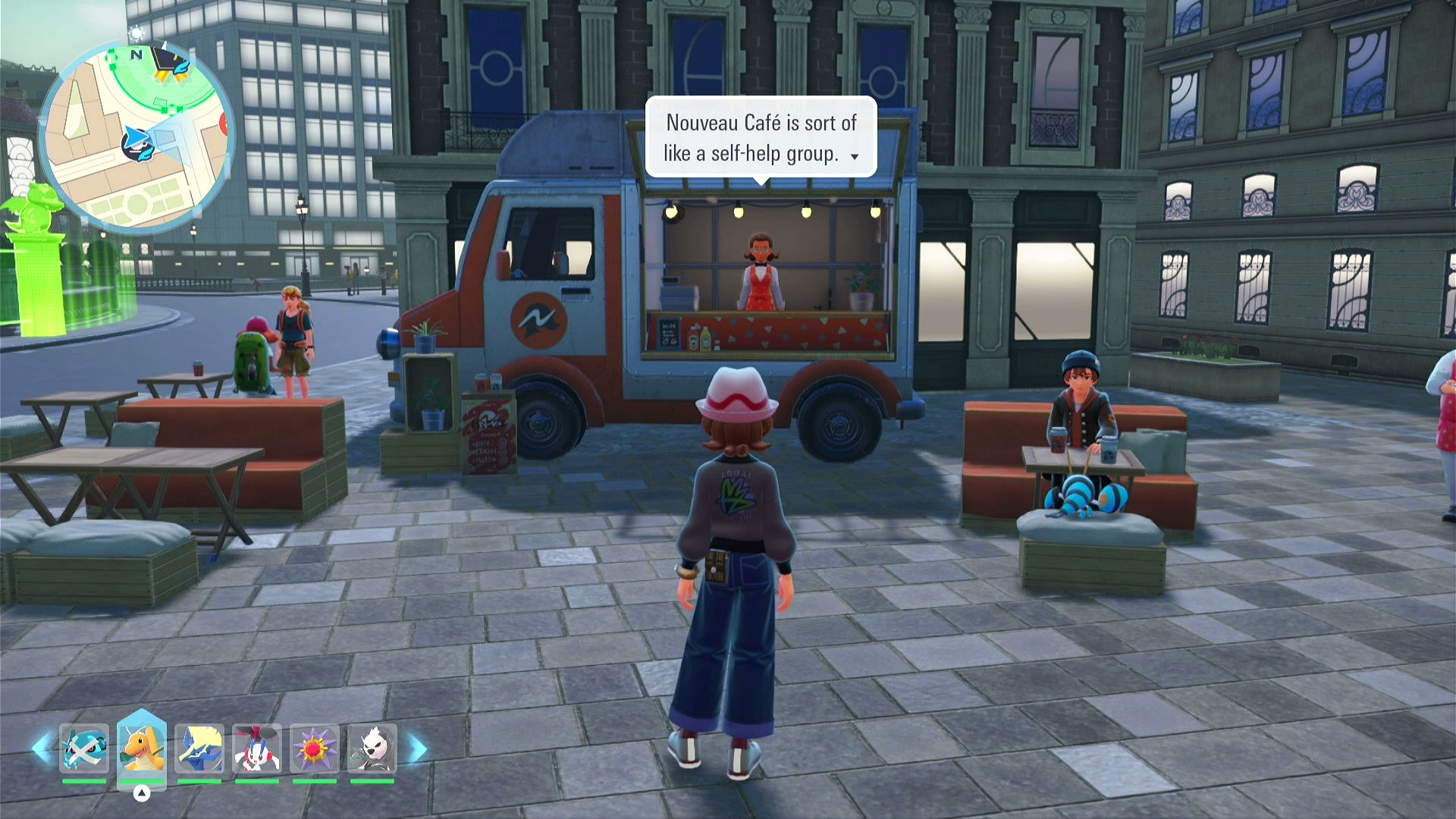Choose Pangoro in the party bar
Screen dimensions: 1456x819
click(x=372, y=748)
